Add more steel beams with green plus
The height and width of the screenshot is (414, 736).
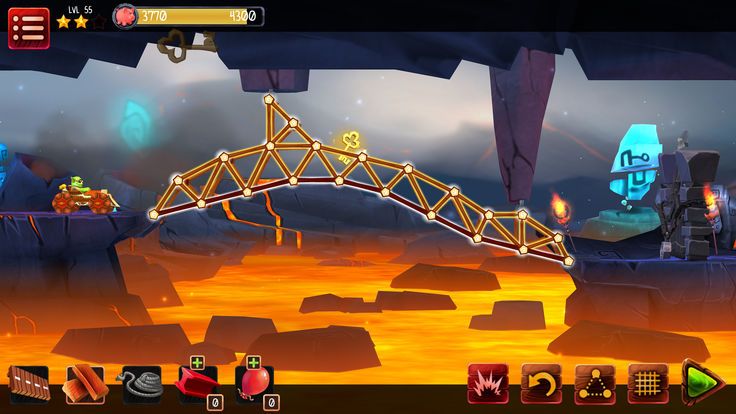coord(198,362)
